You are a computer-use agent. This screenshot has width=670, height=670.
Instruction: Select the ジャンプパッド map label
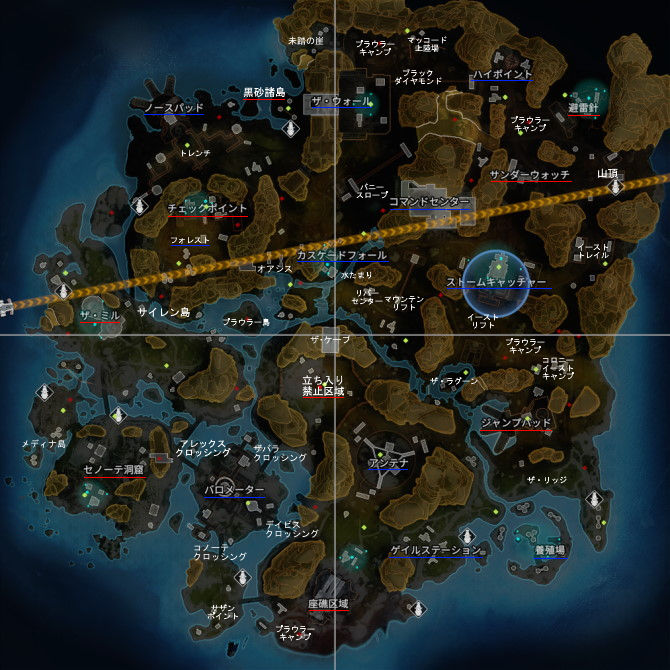516,424
